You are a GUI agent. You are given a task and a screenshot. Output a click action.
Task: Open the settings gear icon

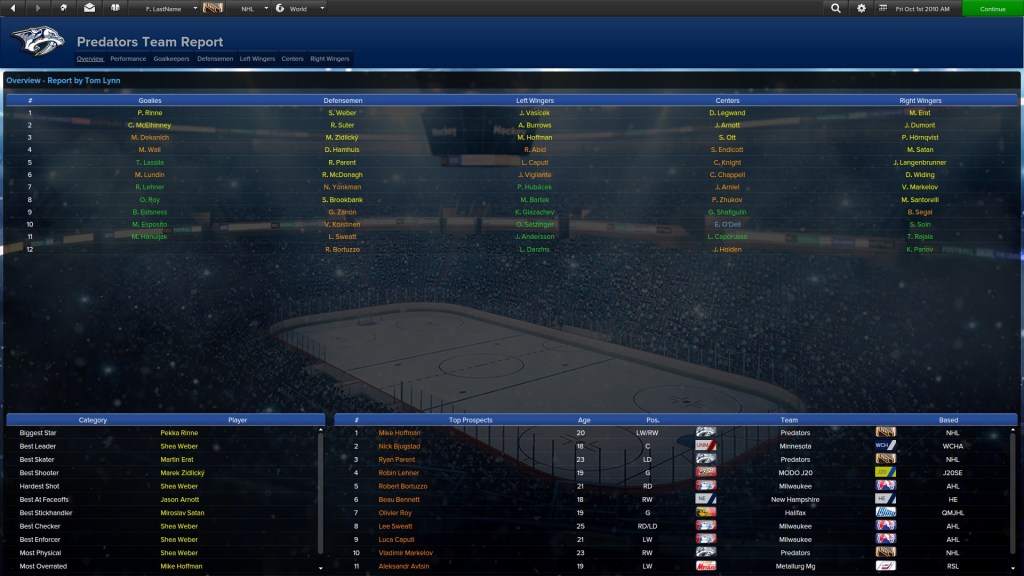click(862, 8)
